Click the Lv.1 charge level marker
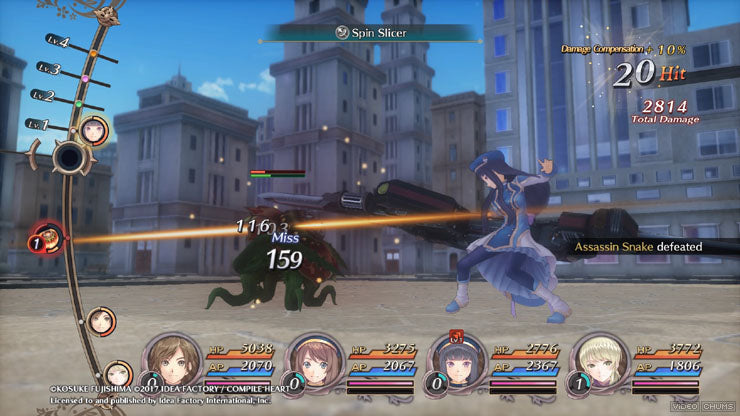Screen dimensions: 740x416 click(x=37, y=124)
